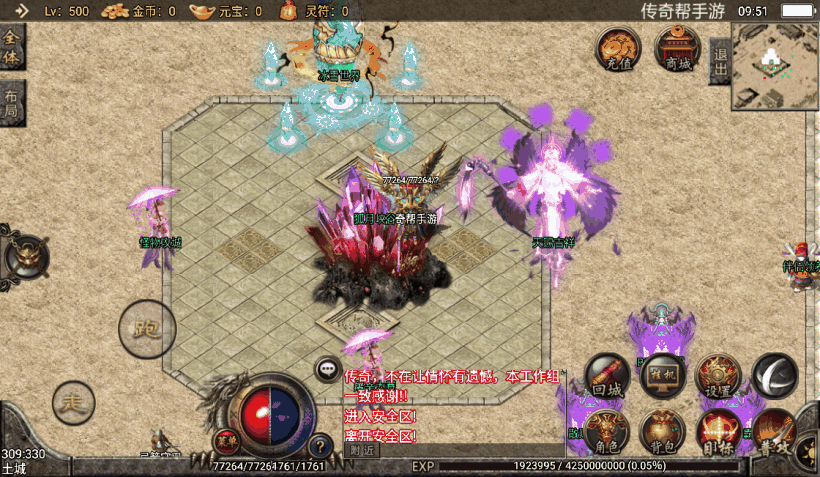Screen dimensions: 820x477
Task: Open the 布局 layout tab
Action: (x=12, y=102)
